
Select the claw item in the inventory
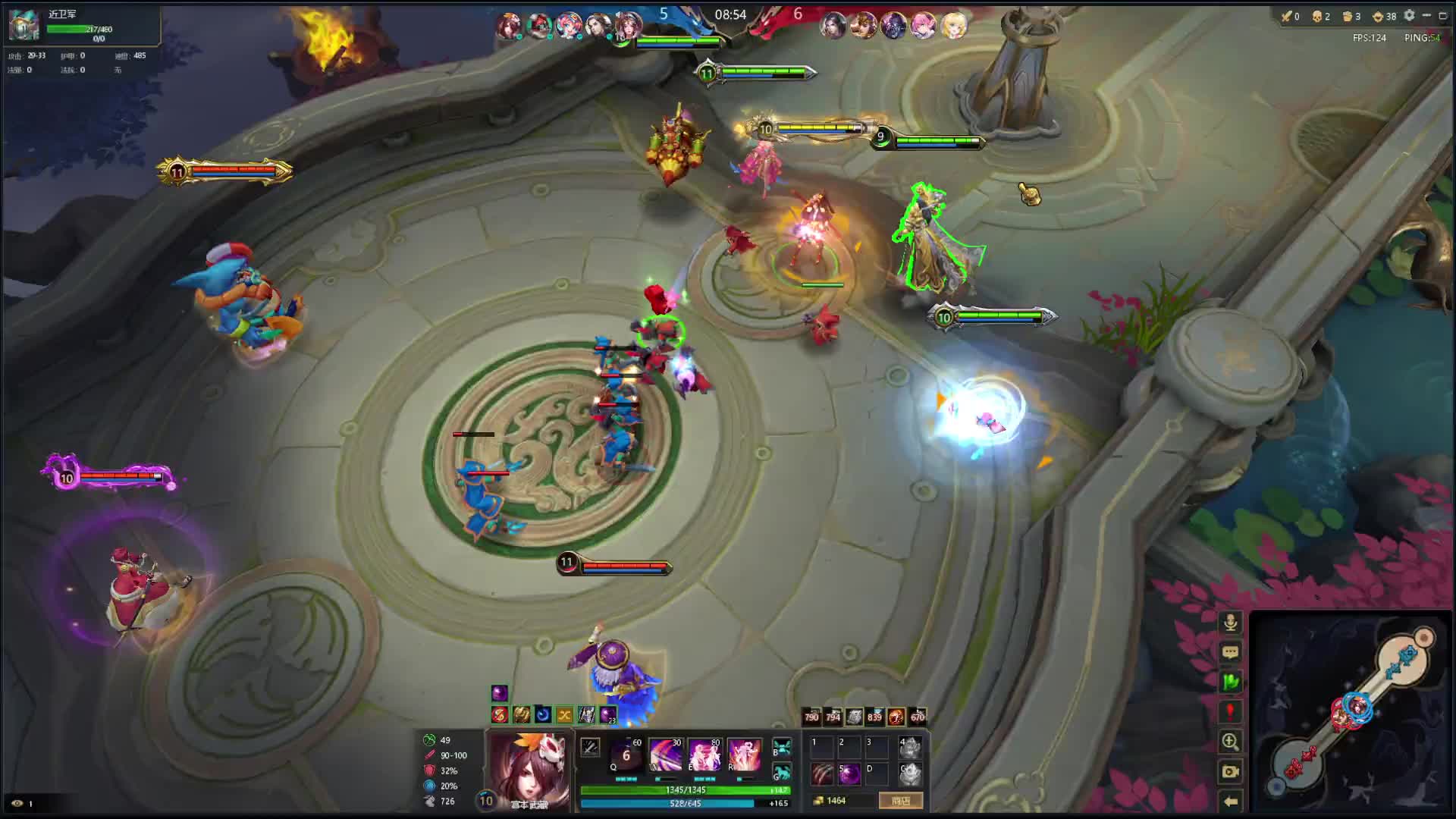pos(823,774)
